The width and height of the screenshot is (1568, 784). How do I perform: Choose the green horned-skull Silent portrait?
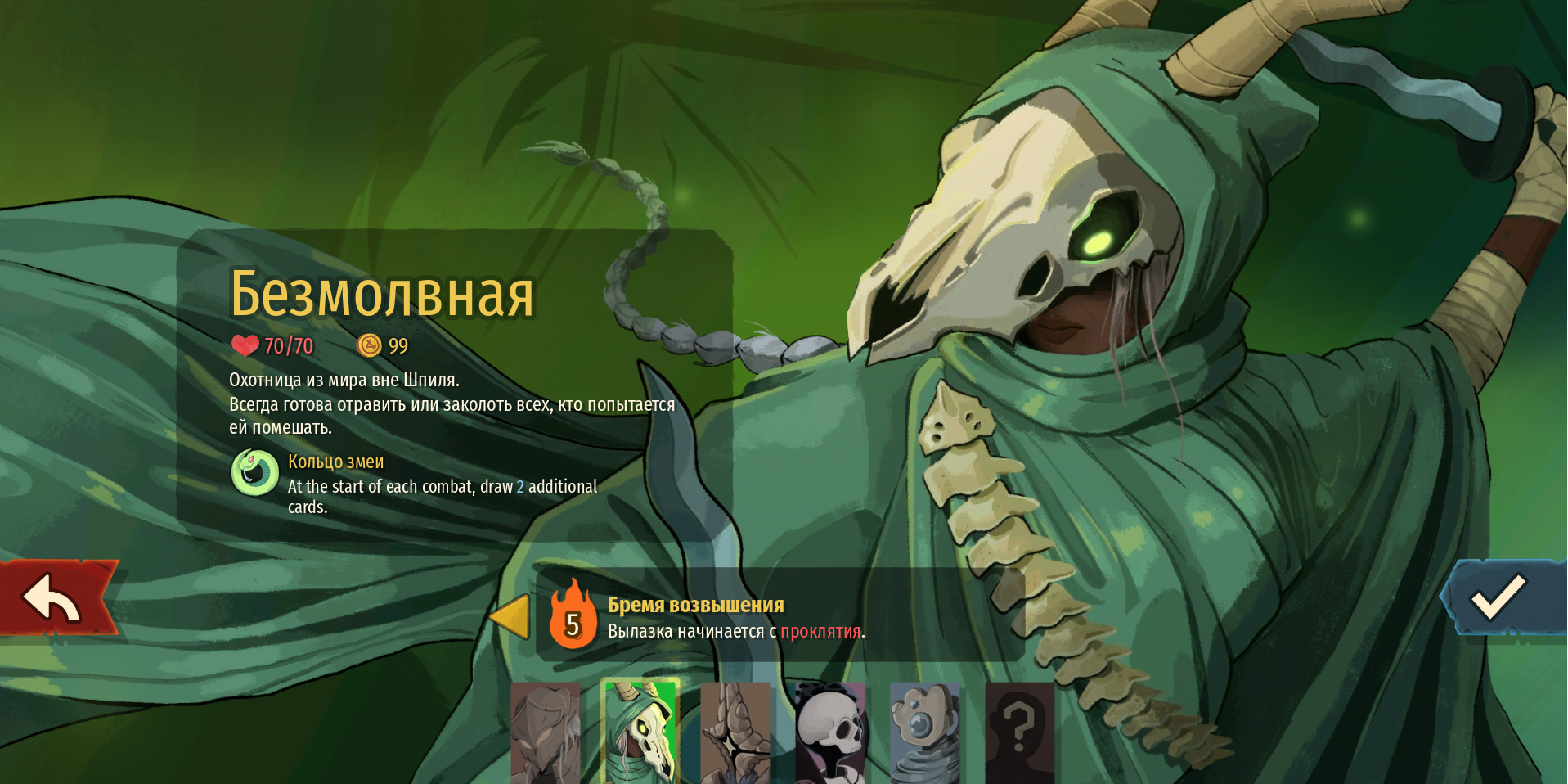(640, 730)
